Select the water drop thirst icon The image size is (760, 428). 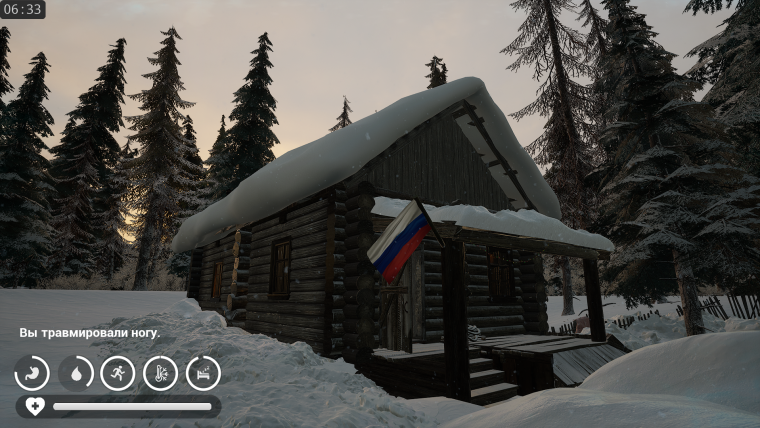pyautogui.click(x=75, y=373)
